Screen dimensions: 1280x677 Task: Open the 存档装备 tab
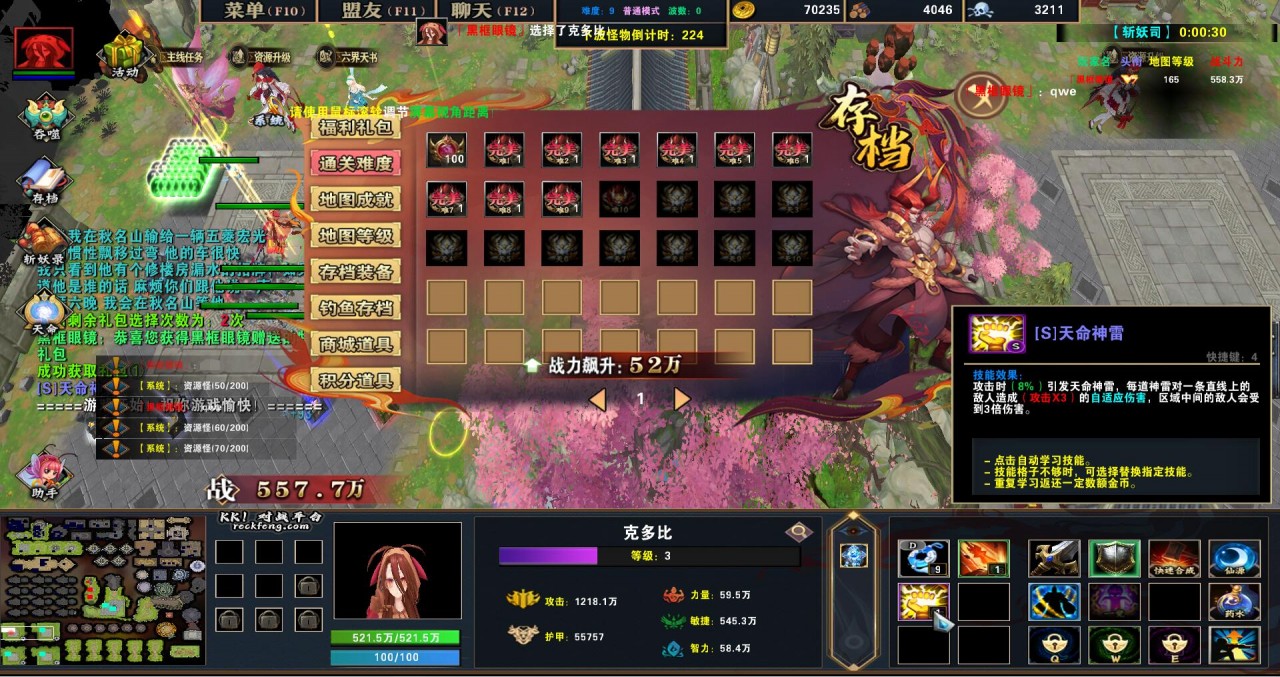355,272
